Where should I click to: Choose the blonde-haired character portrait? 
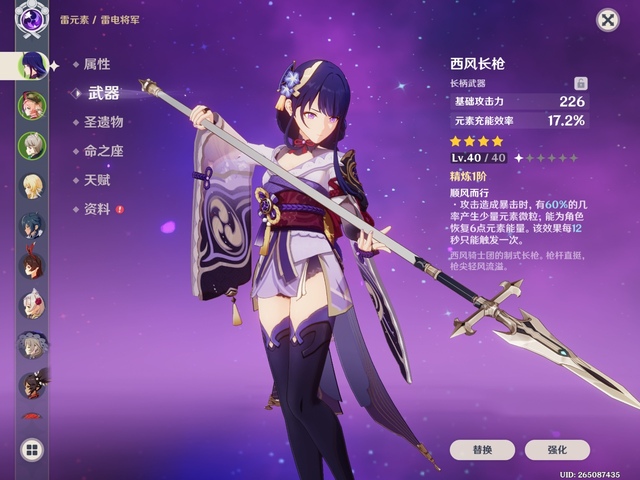click(32, 186)
